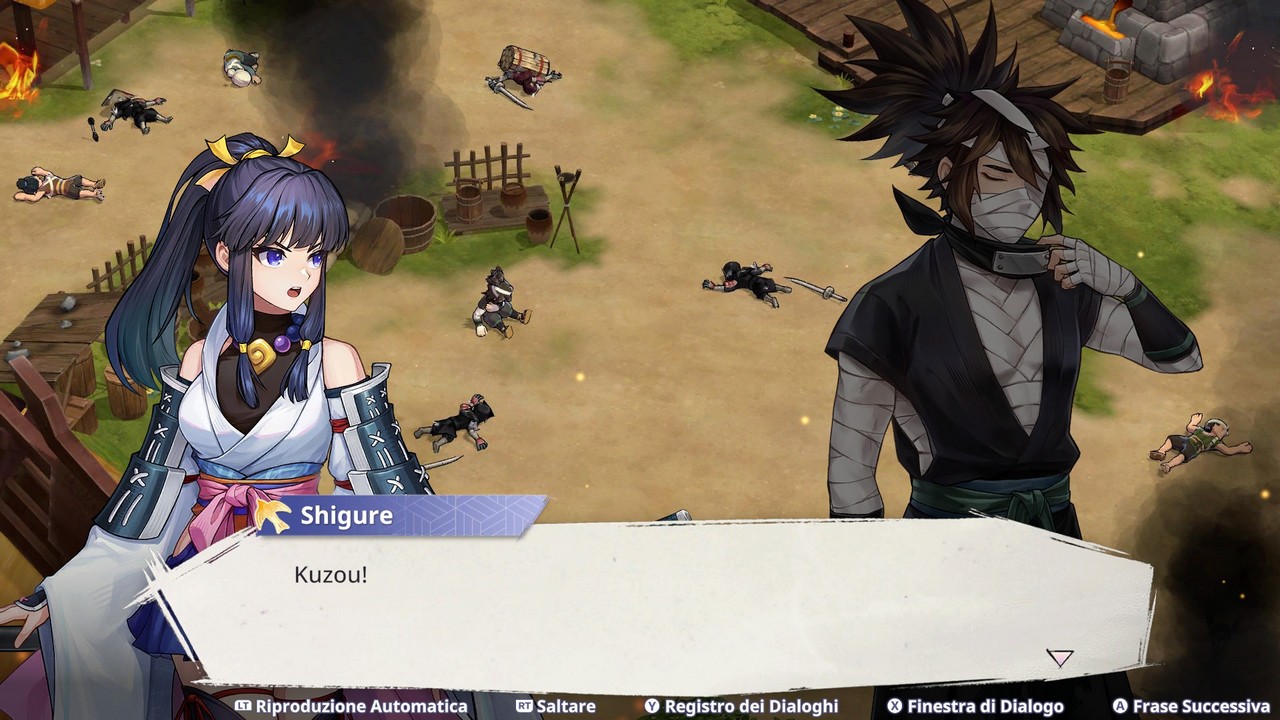Viewport: 1280px width, 720px height.
Task: Hide the window with Finestra di Dialogo
Action: tap(975, 706)
